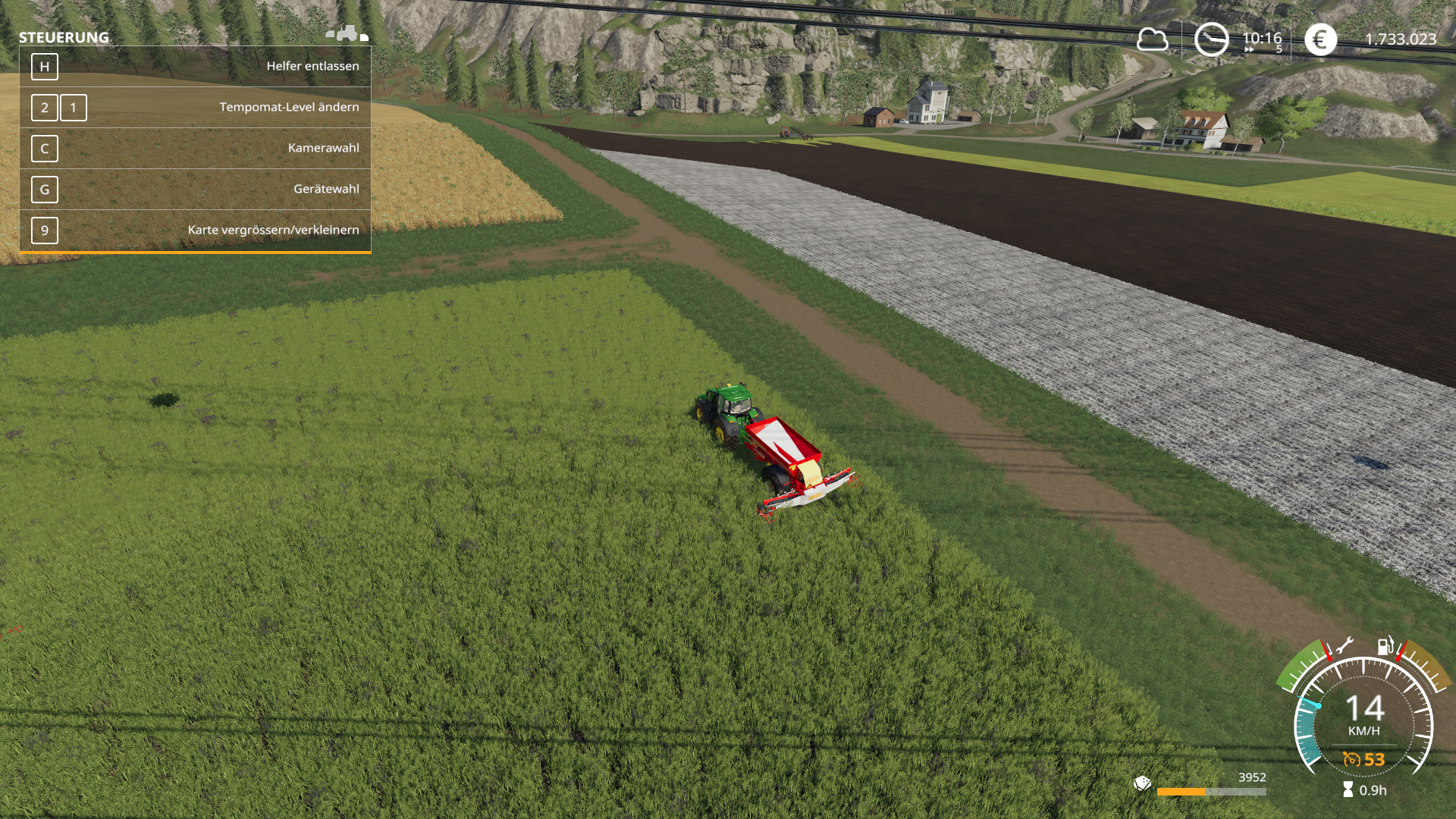Screen dimensions: 1456x819
Task: Select the clock icon beside the time
Action: click(1211, 39)
